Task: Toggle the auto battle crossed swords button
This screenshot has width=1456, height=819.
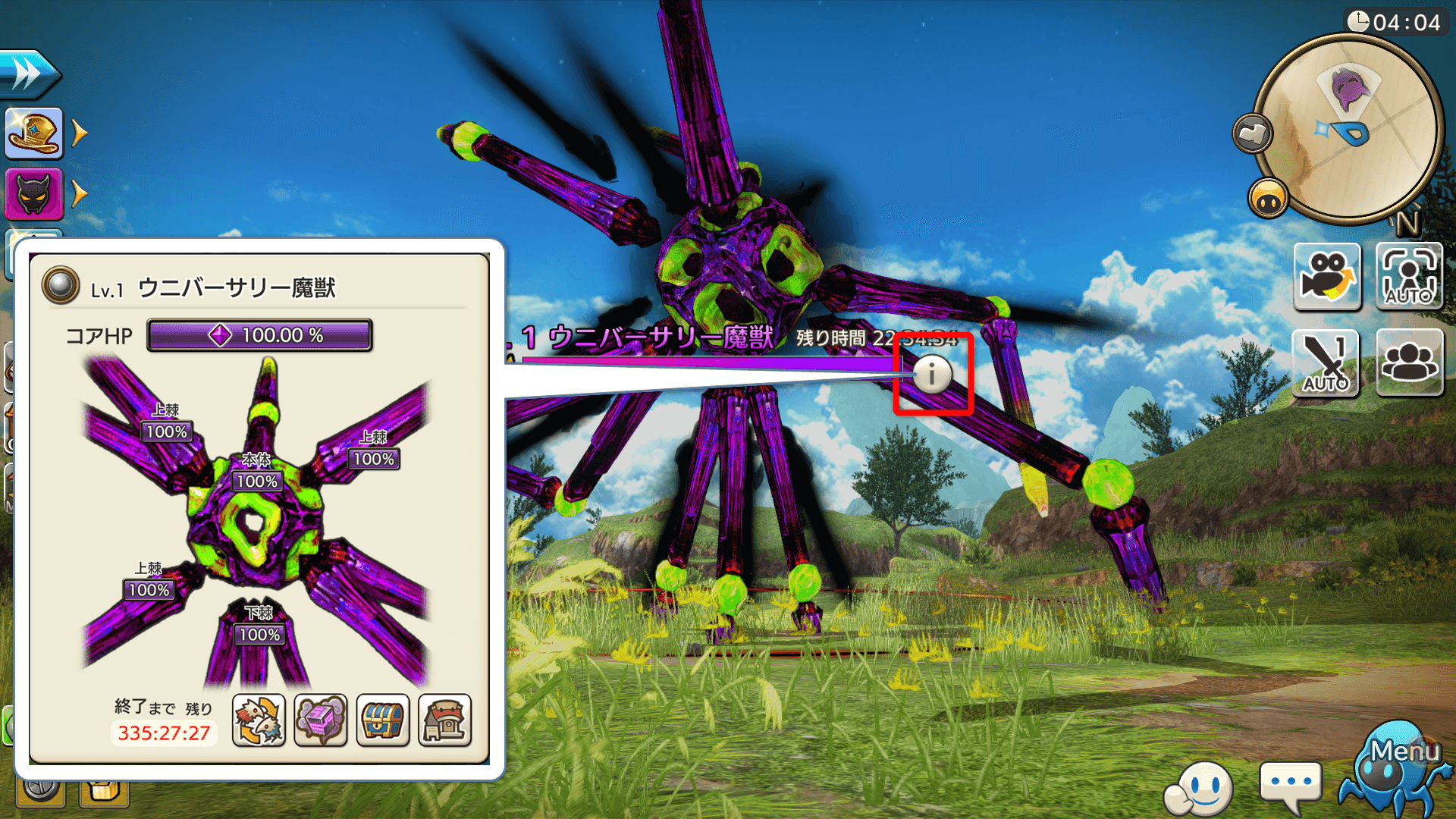Action: (1326, 362)
